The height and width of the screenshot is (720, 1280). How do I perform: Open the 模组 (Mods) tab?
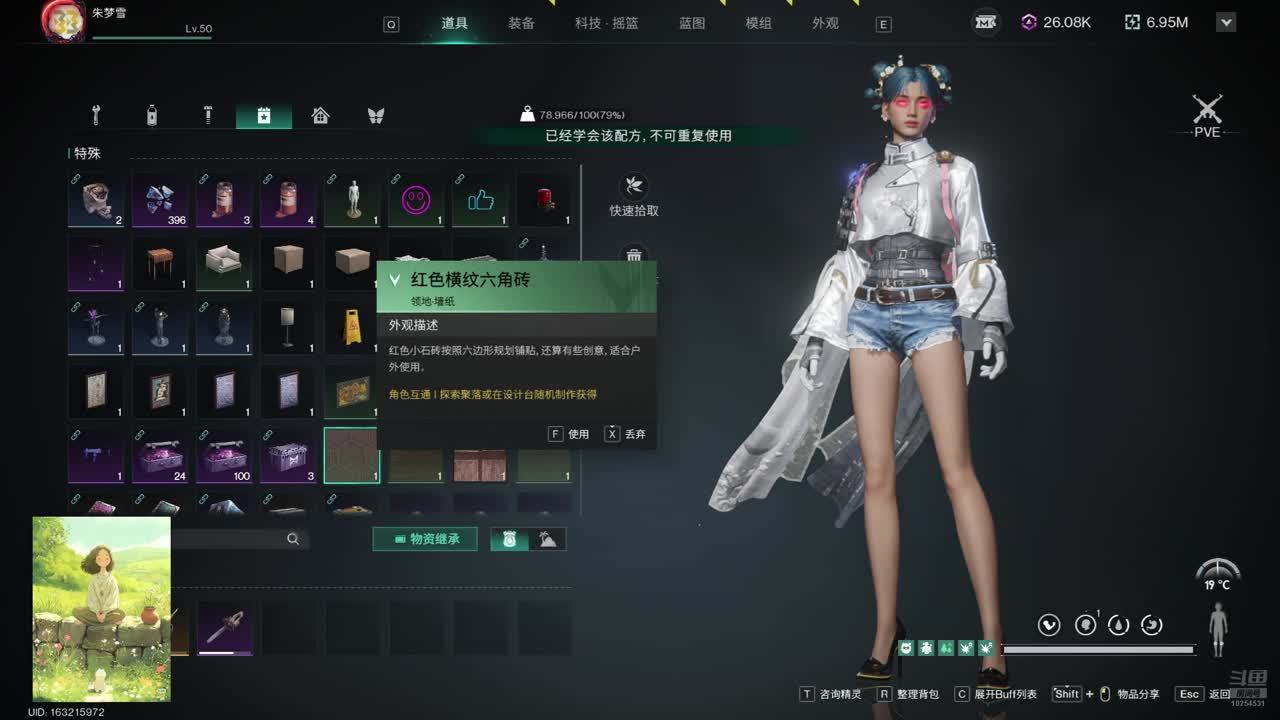coord(759,23)
